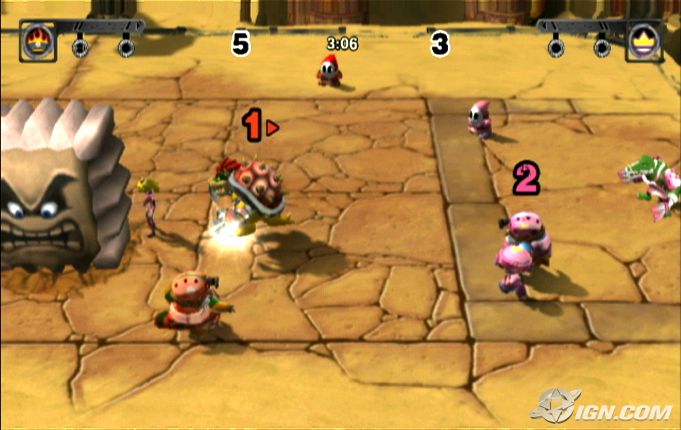This screenshot has width=681, height=430.
Task: Click the right team's crown captain emblem
Action: pyautogui.click(x=643, y=43)
